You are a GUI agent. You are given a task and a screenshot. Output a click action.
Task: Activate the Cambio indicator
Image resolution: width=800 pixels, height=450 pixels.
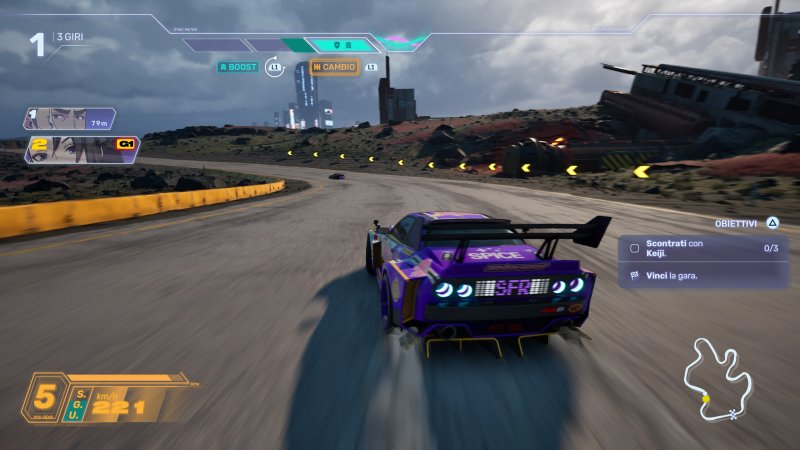tap(334, 67)
